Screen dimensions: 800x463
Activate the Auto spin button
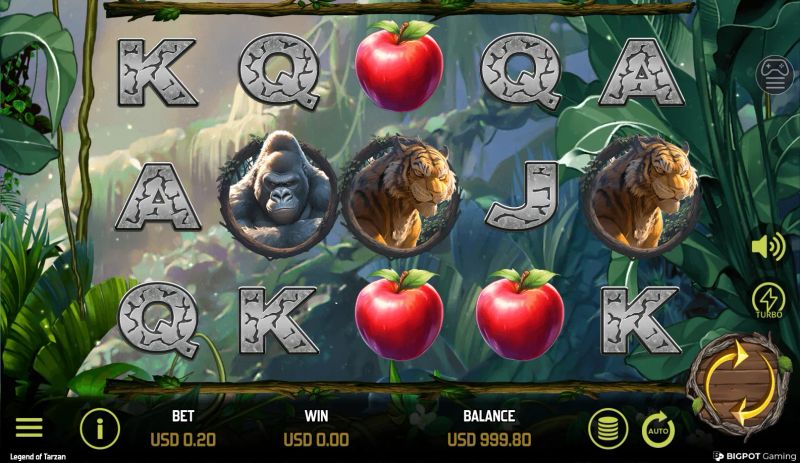coord(657,430)
